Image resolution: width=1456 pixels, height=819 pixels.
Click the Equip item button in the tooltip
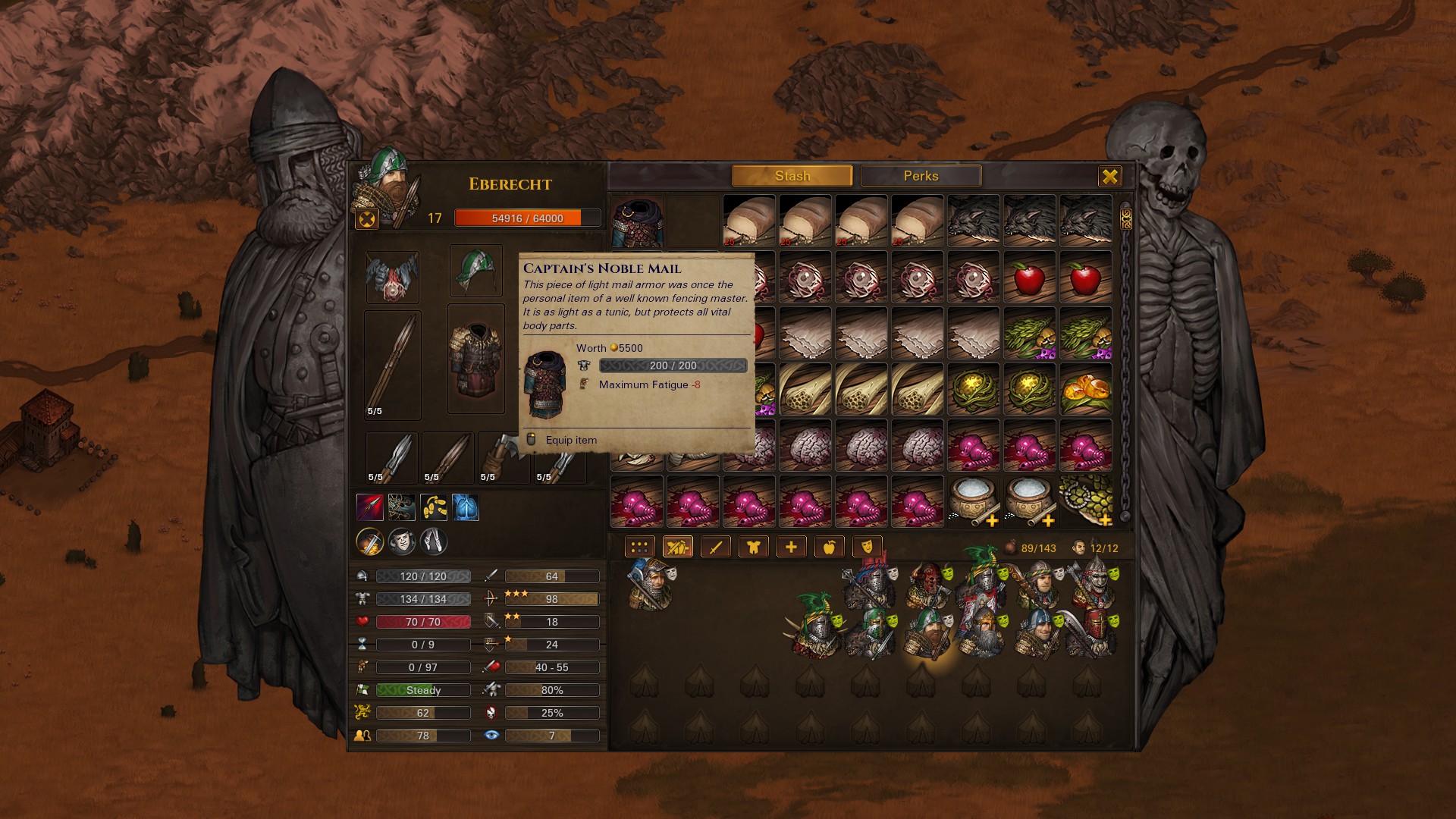[x=571, y=440]
